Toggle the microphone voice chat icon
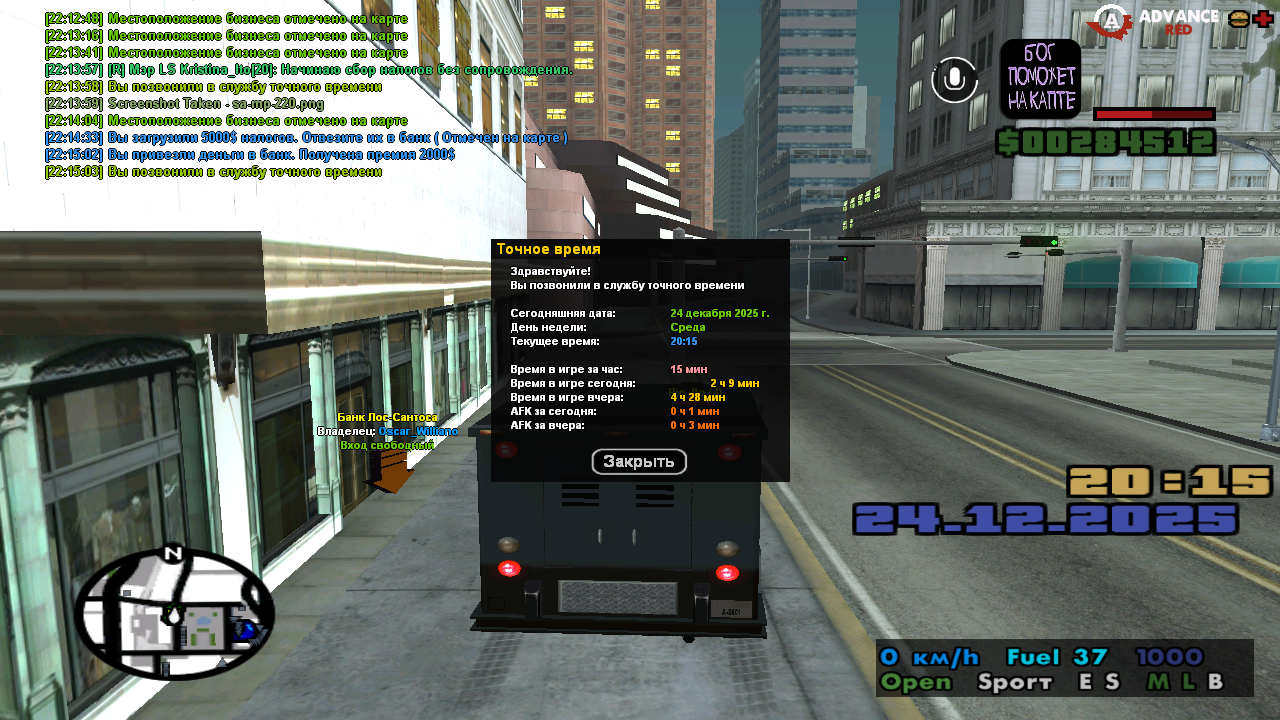This screenshot has width=1280, height=720. point(954,80)
